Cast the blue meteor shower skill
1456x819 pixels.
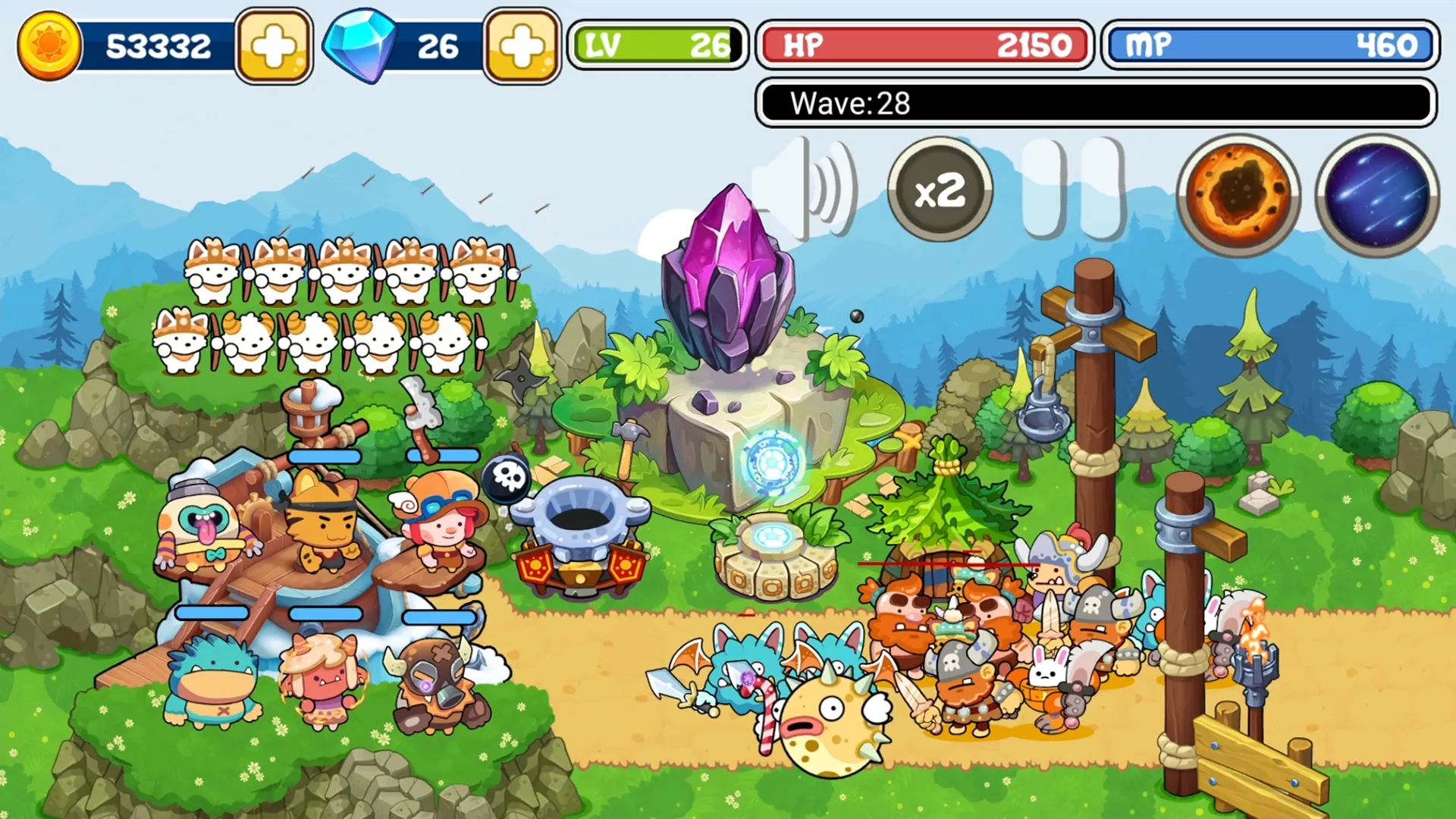[x=1376, y=195]
